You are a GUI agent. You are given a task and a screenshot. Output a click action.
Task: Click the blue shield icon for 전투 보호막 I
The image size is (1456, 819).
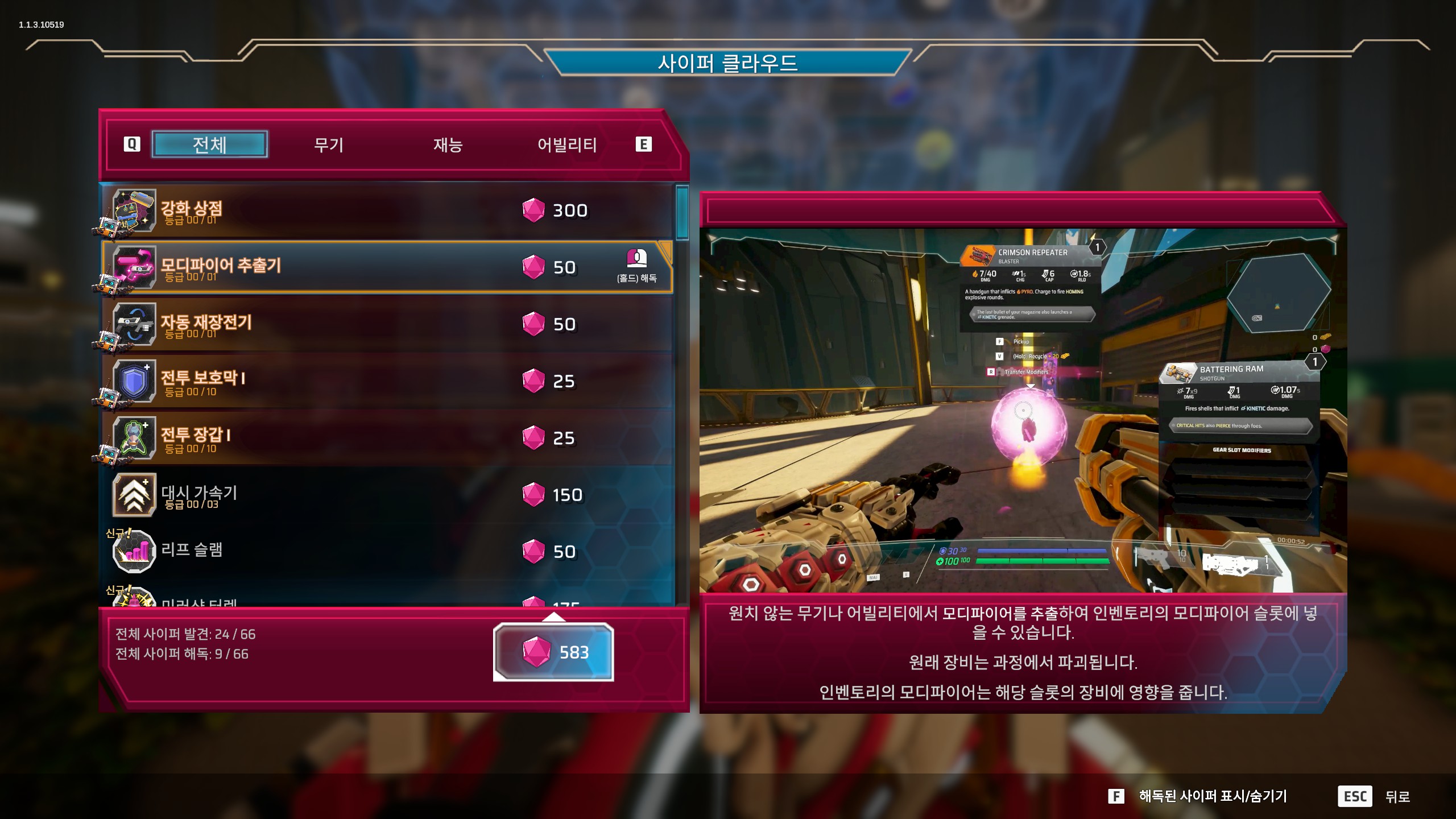click(x=135, y=381)
